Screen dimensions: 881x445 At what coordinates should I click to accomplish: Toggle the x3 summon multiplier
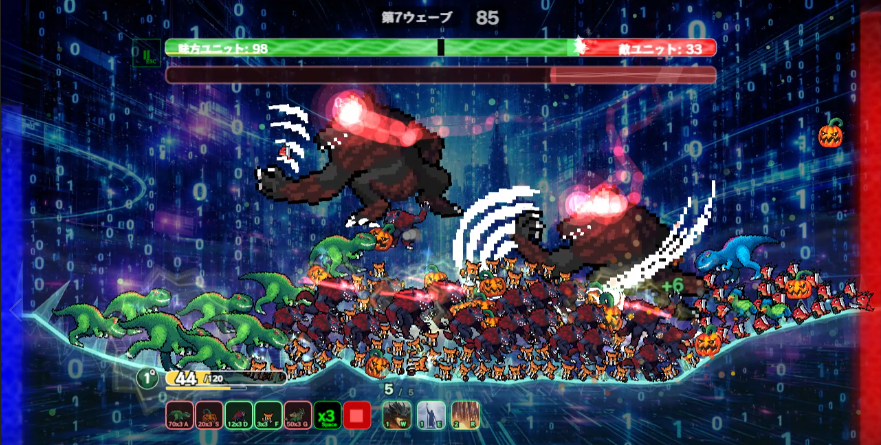(326, 415)
